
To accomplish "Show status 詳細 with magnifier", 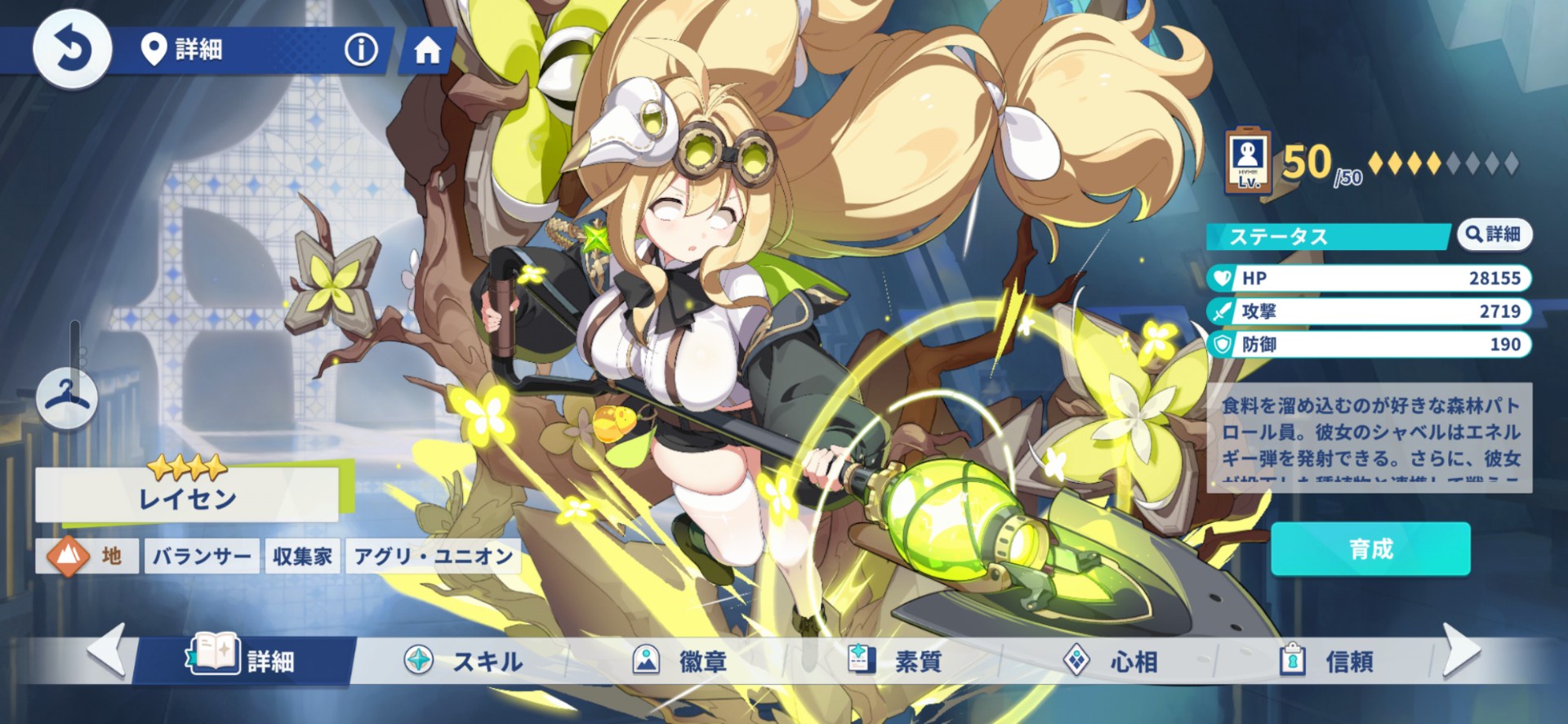I will [1494, 235].
